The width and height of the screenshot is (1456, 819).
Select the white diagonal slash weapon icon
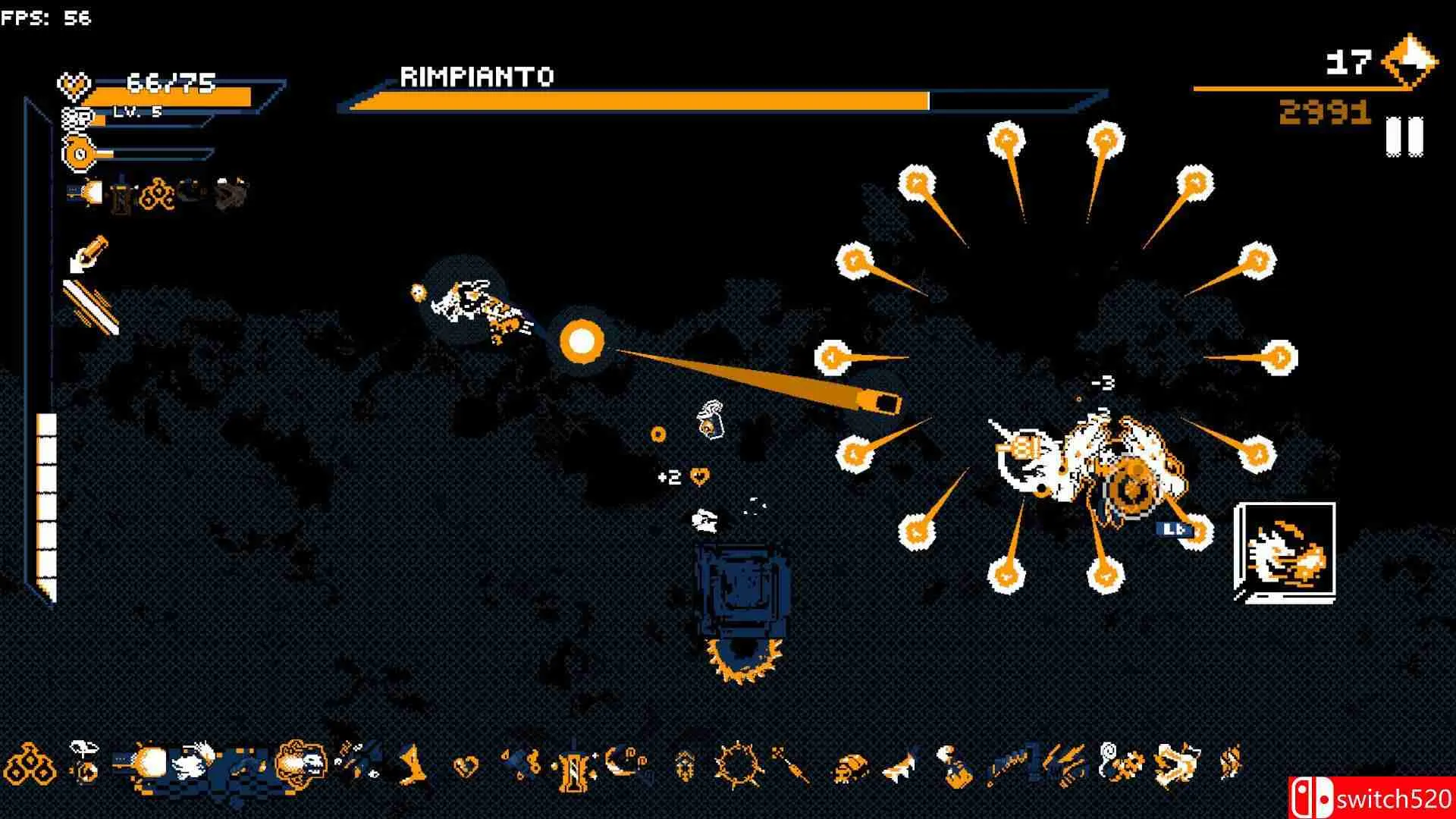[91, 306]
